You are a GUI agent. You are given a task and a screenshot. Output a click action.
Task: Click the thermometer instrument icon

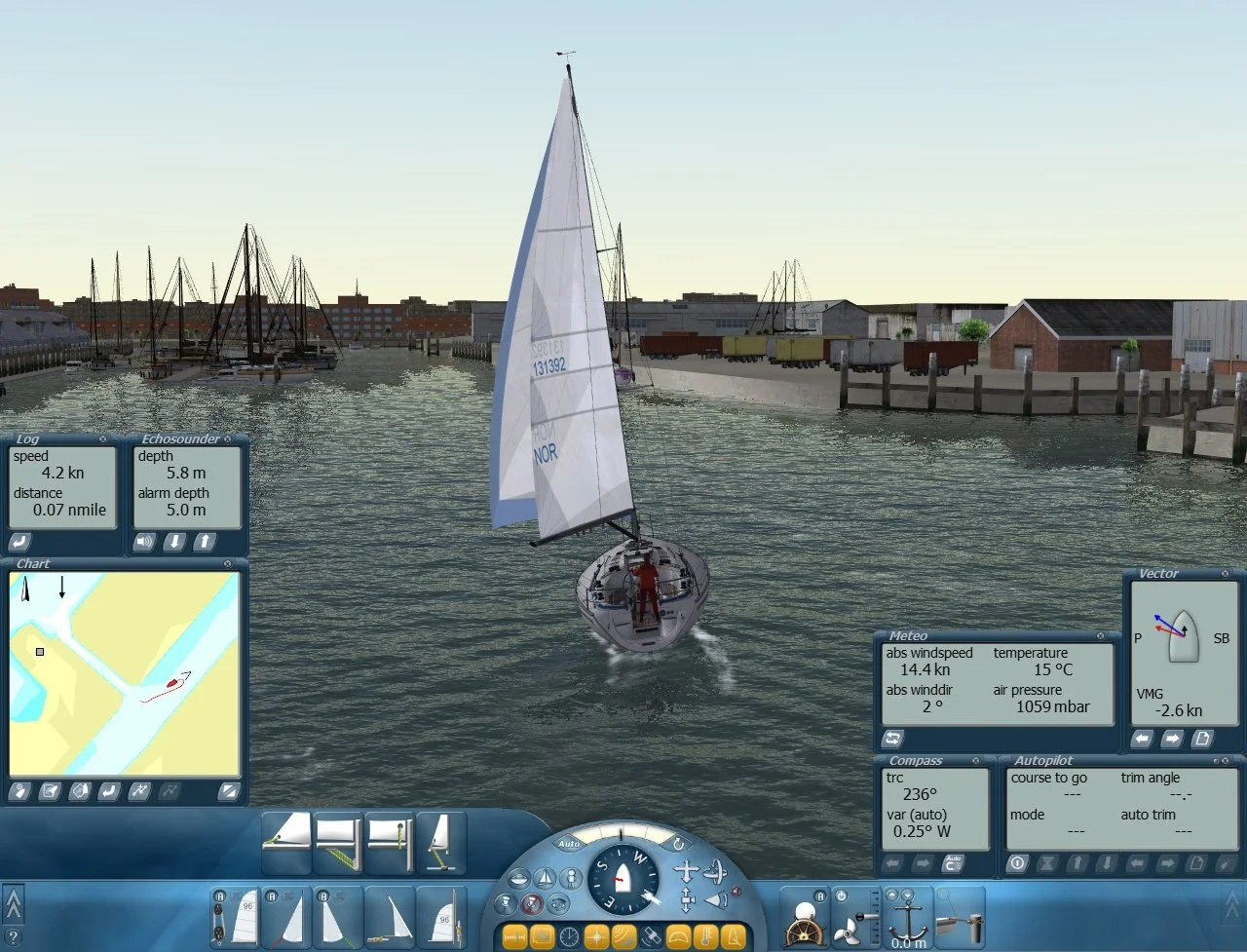[x=704, y=935]
